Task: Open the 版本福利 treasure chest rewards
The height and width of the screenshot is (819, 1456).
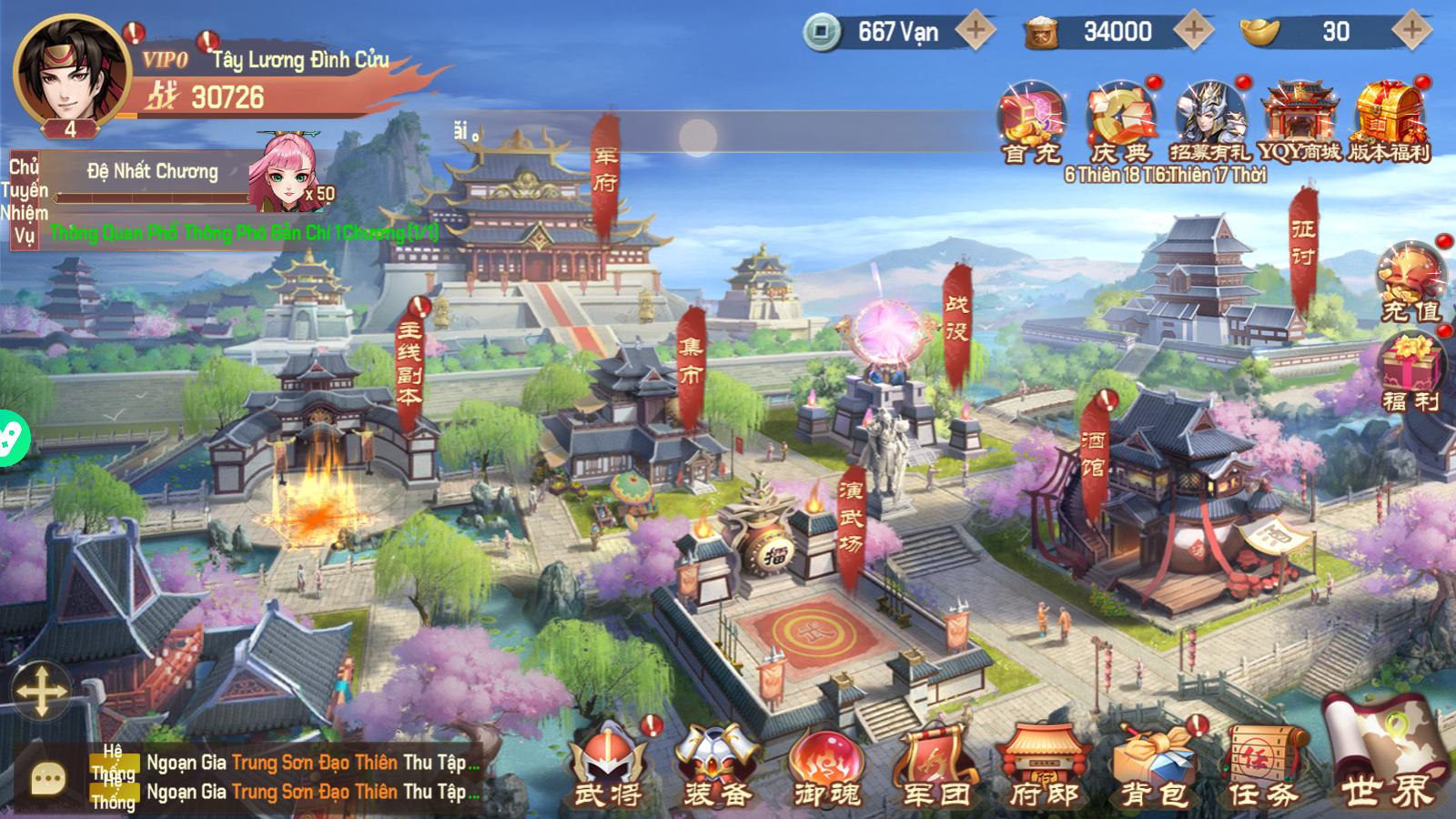Action: (x=1389, y=120)
